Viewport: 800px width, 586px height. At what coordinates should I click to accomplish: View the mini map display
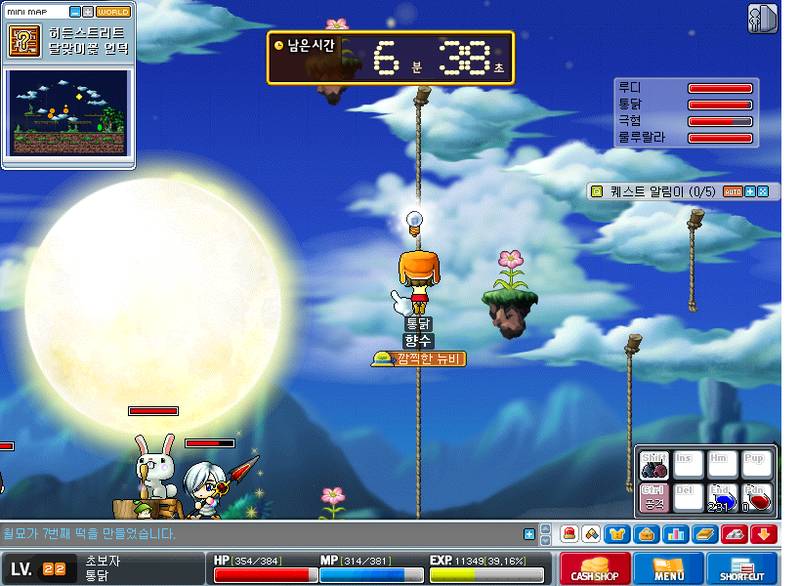(x=68, y=111)
